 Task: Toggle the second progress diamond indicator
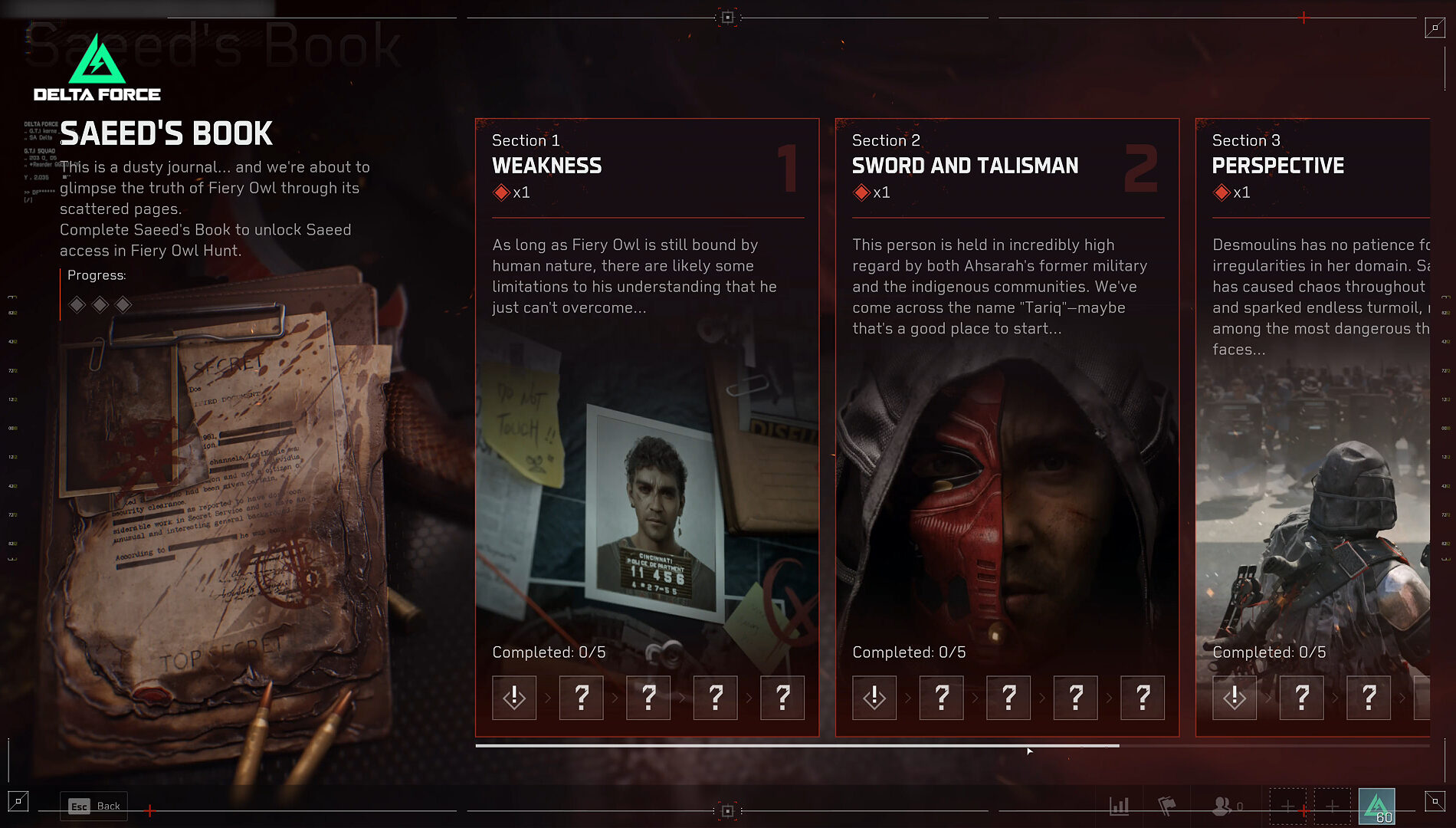tap(100, 304)
